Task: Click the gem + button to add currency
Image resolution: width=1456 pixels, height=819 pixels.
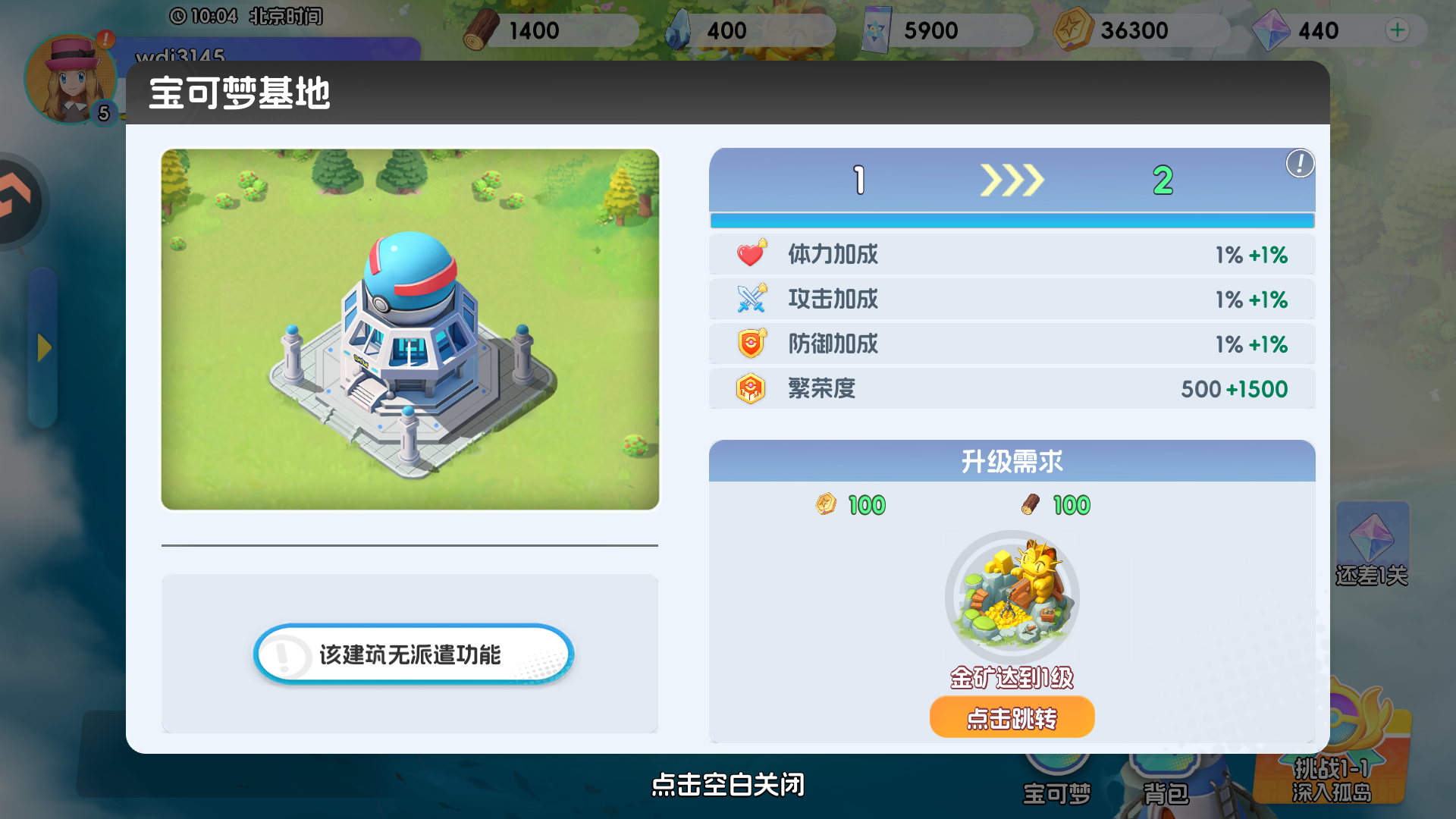Action: pyautogui.click(x=1398, y=30)
